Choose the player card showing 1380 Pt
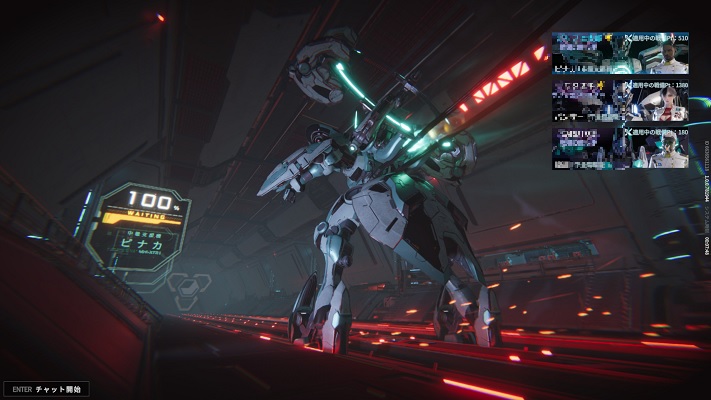This screenshot has height=400, width=711. [x=620, y=100]
